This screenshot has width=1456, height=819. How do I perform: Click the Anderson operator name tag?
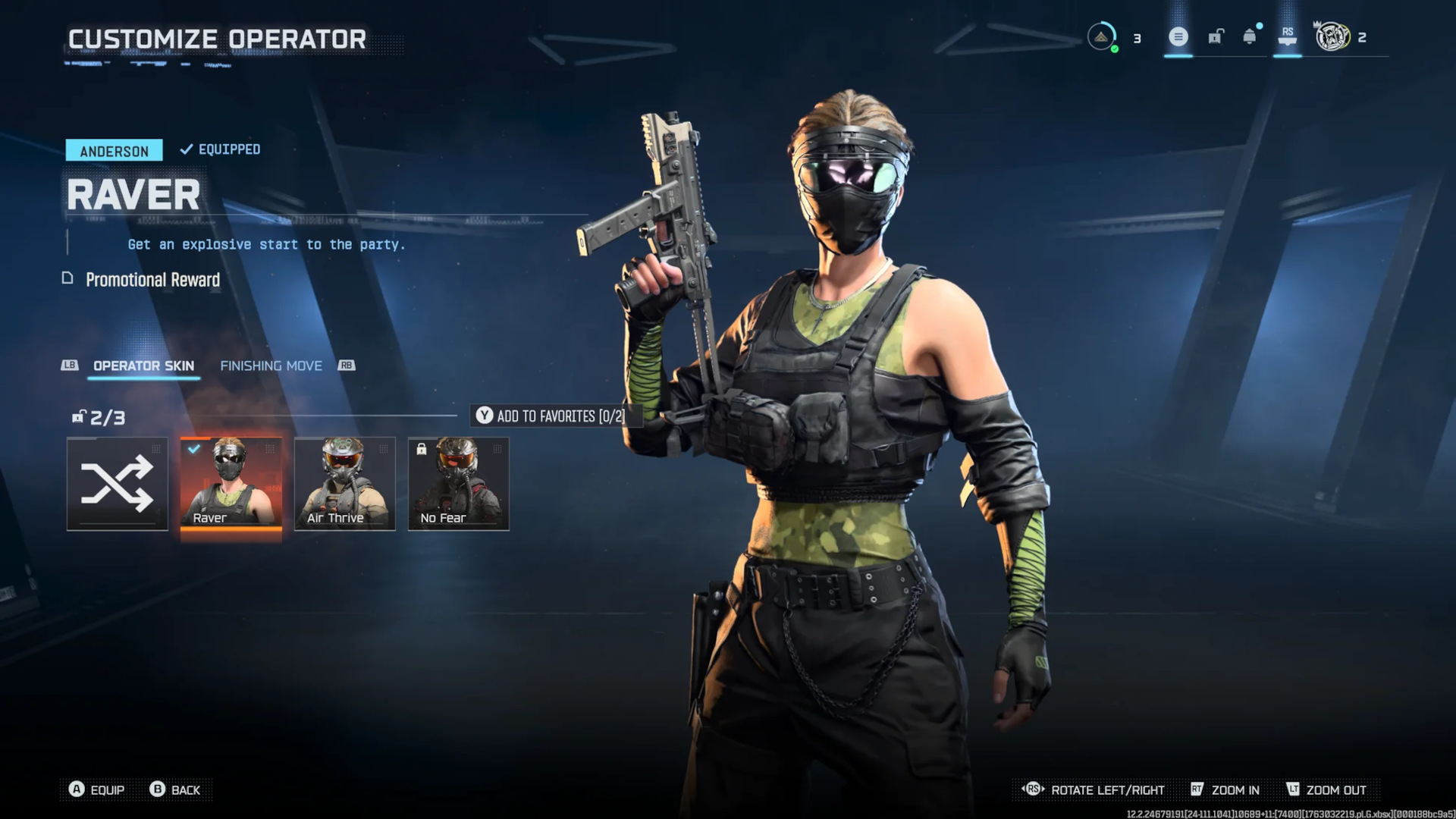click(114, 150)
